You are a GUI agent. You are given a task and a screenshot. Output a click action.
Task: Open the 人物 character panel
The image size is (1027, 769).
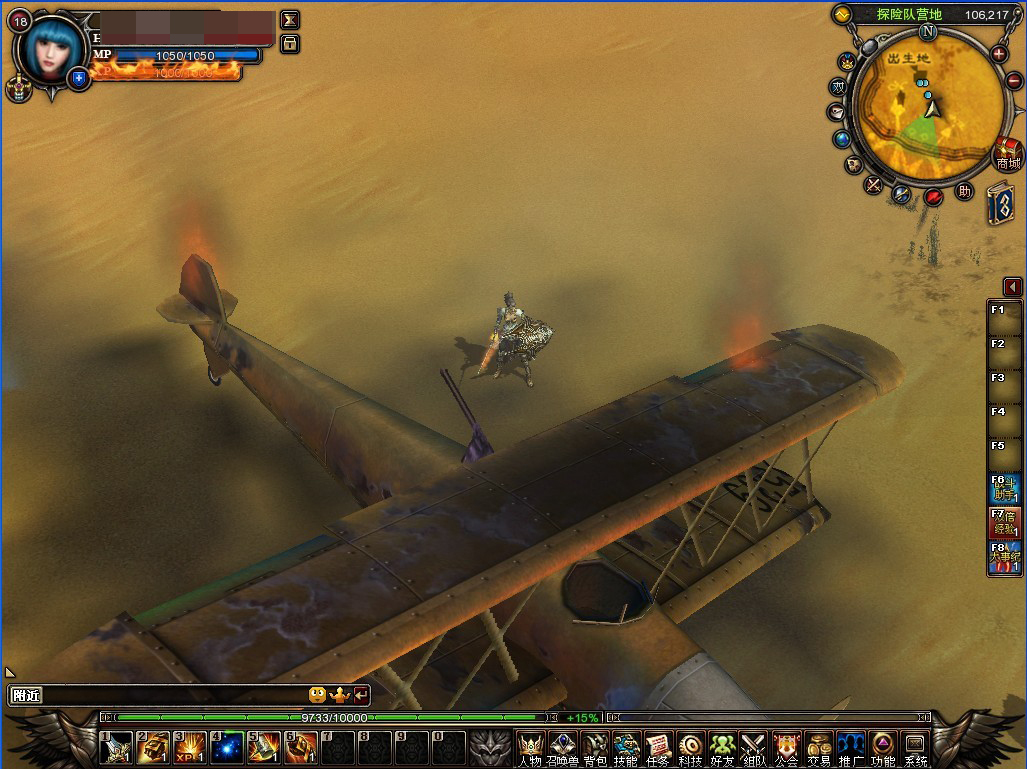pyautogui.click(x=530, y=746)
